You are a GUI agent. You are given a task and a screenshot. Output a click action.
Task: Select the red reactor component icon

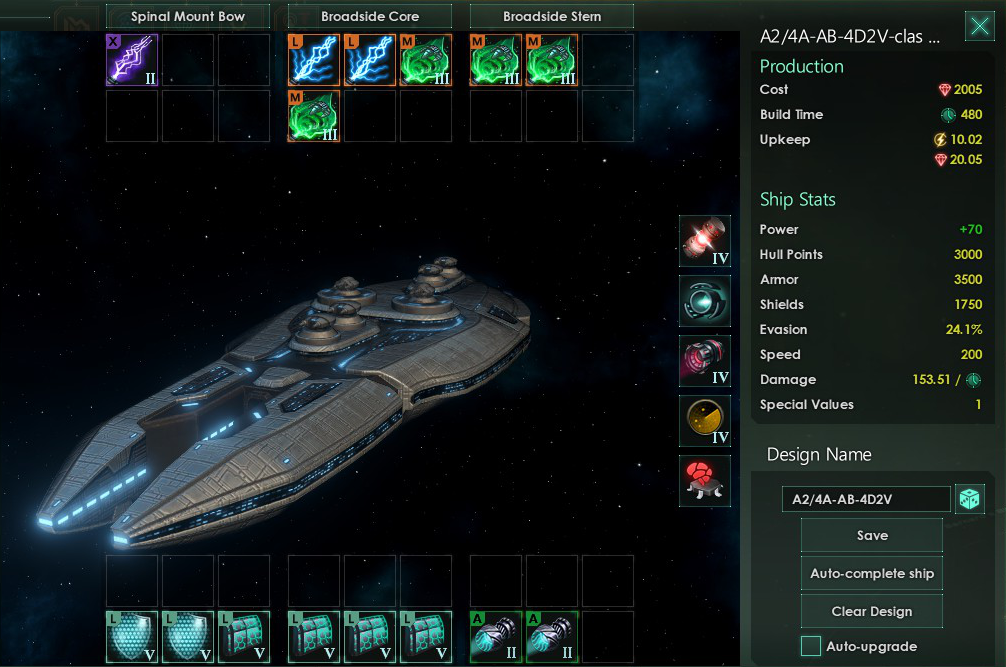[704, 241]
